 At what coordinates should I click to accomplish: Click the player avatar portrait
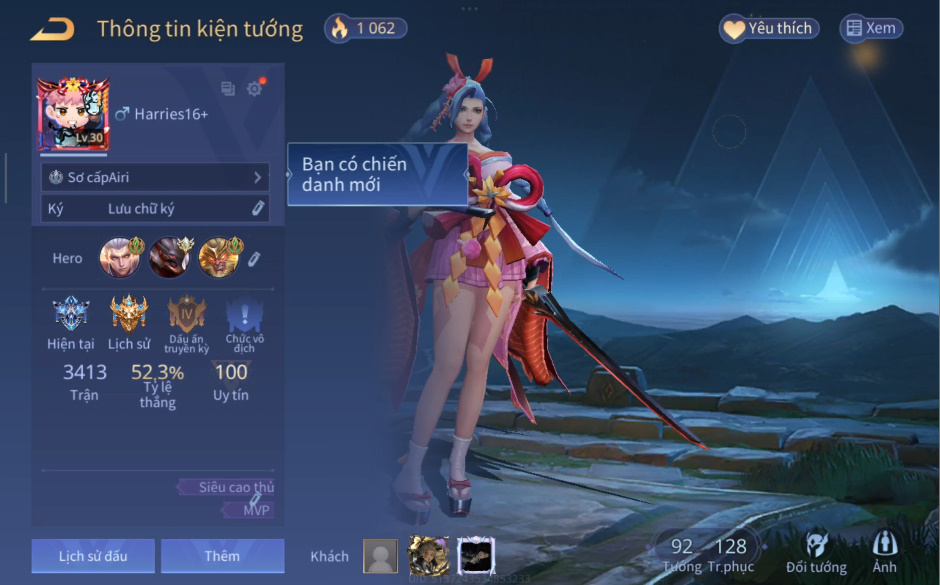(73, 114)
